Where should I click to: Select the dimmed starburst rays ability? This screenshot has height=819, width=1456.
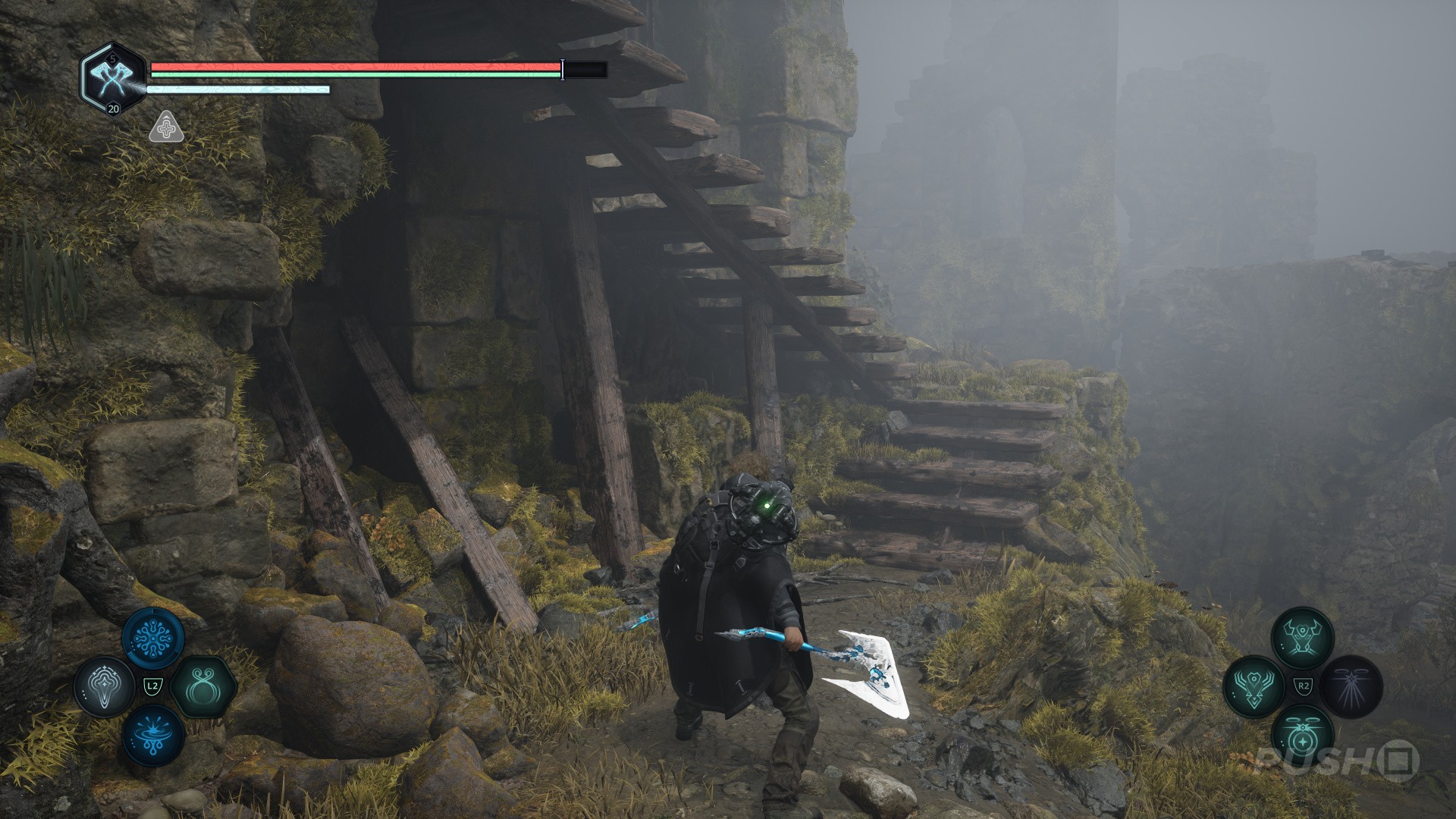1351,686
